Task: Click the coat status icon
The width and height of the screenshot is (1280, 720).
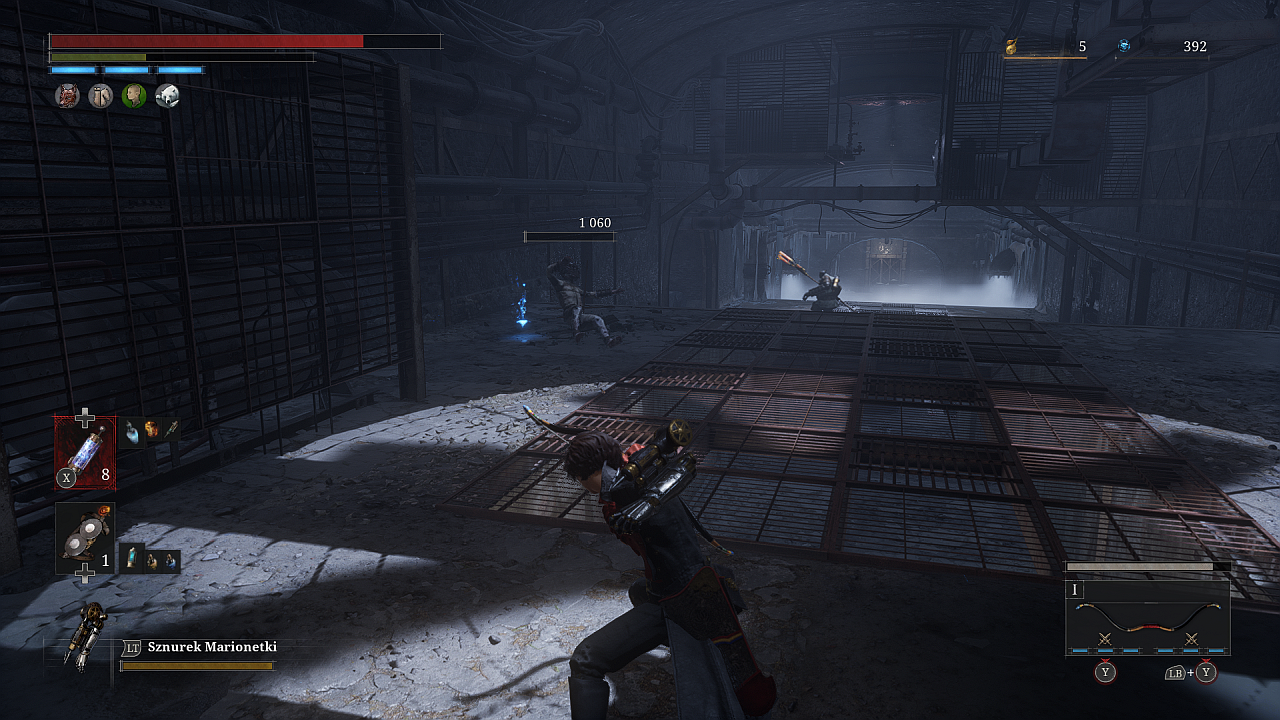Action: (100, 96)
